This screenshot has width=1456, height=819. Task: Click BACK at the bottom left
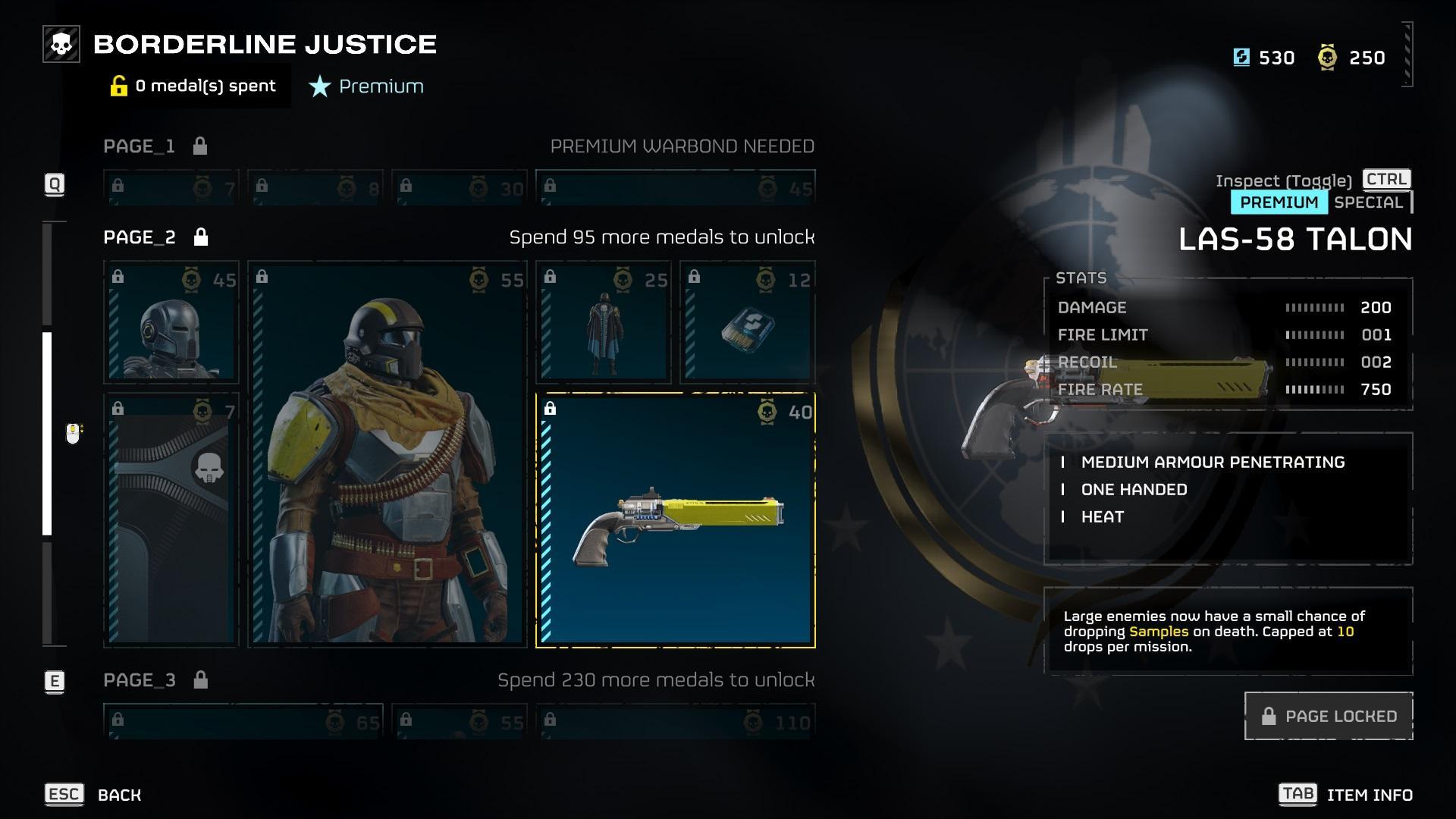118,795
